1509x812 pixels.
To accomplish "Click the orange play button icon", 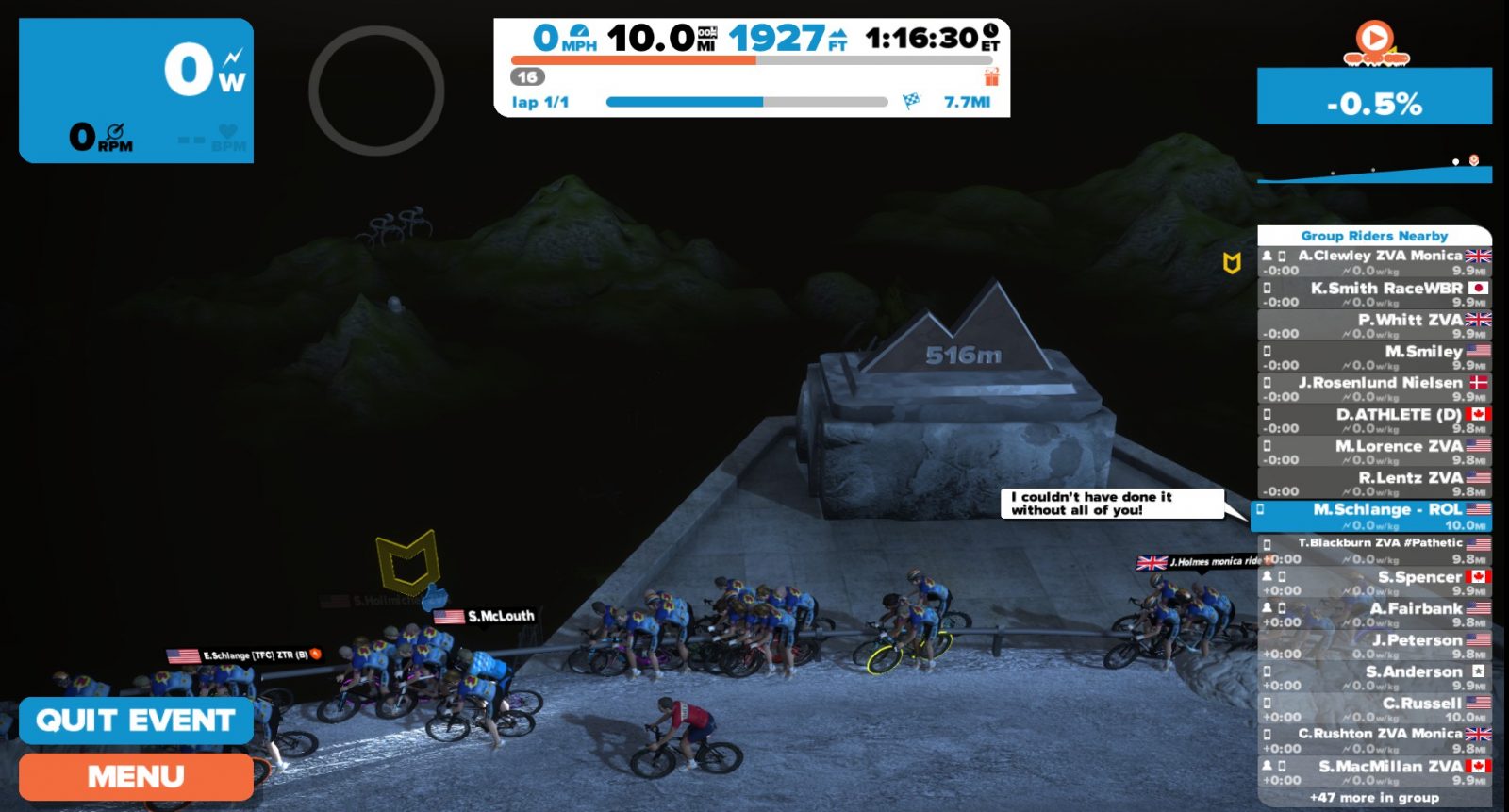I will pos(1375,40).
